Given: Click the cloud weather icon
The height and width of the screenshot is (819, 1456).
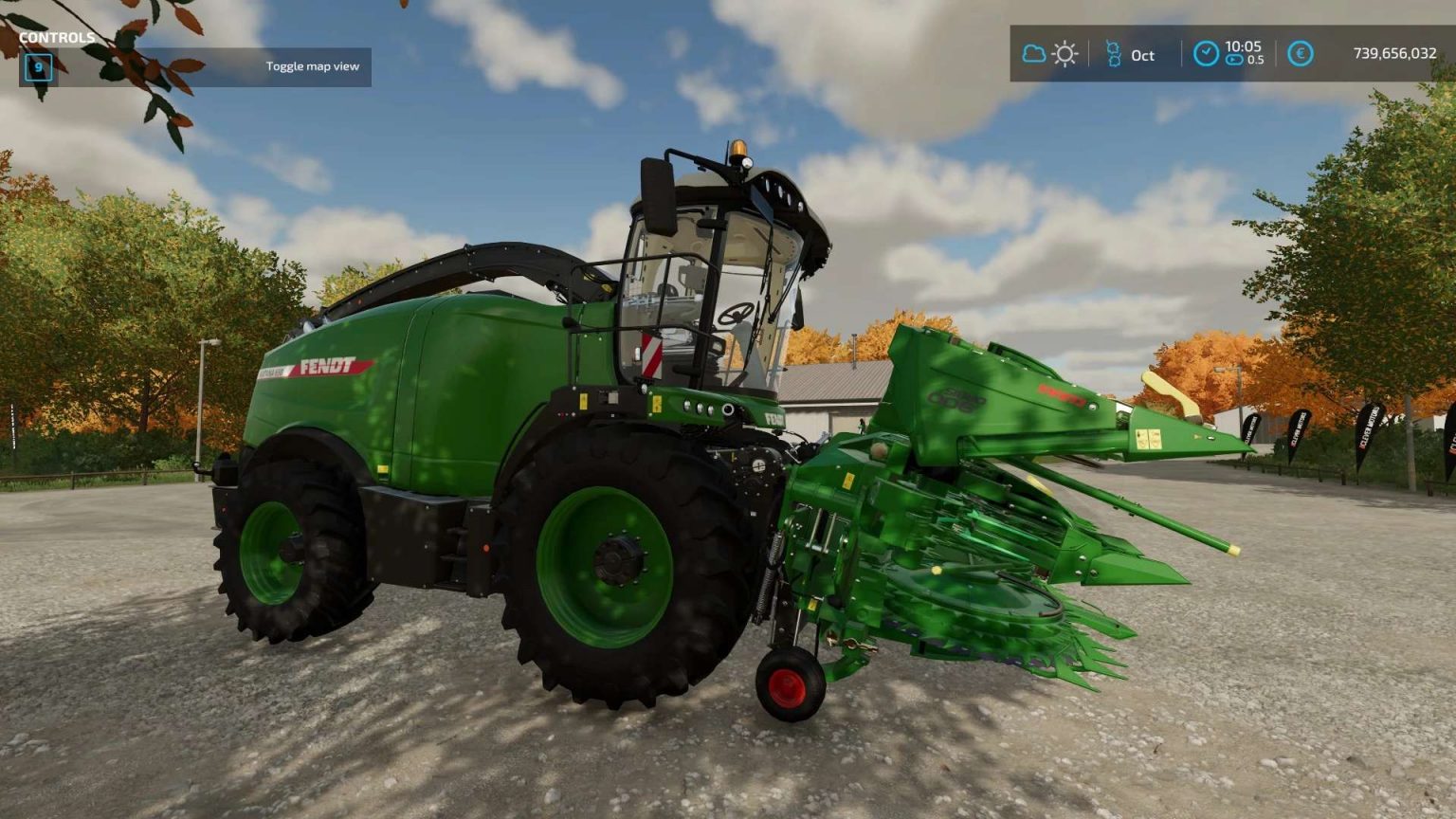Looking at the screenshot, I should point(1032,55).
